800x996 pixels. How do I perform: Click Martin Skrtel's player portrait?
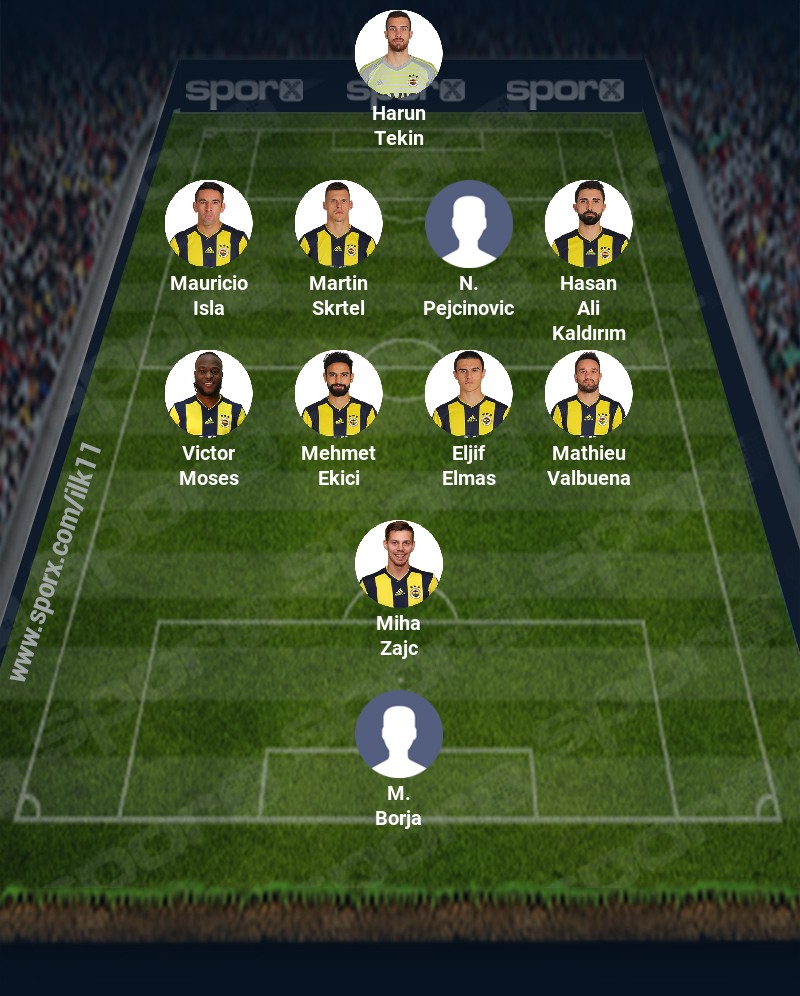tap(339, 224)
